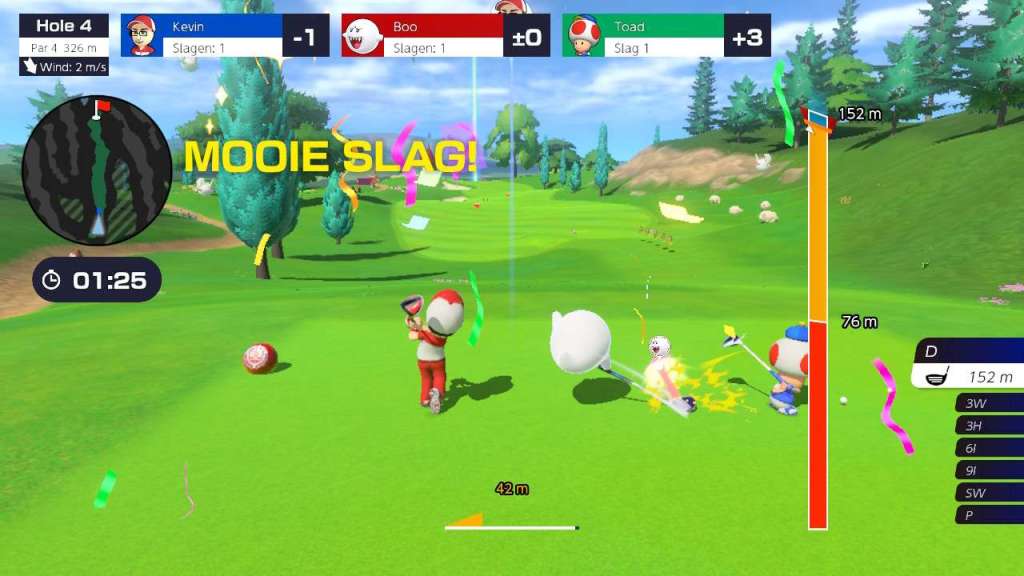Select Toad's player score panel
Viewport: 1024px width, 576px height.
666,36
